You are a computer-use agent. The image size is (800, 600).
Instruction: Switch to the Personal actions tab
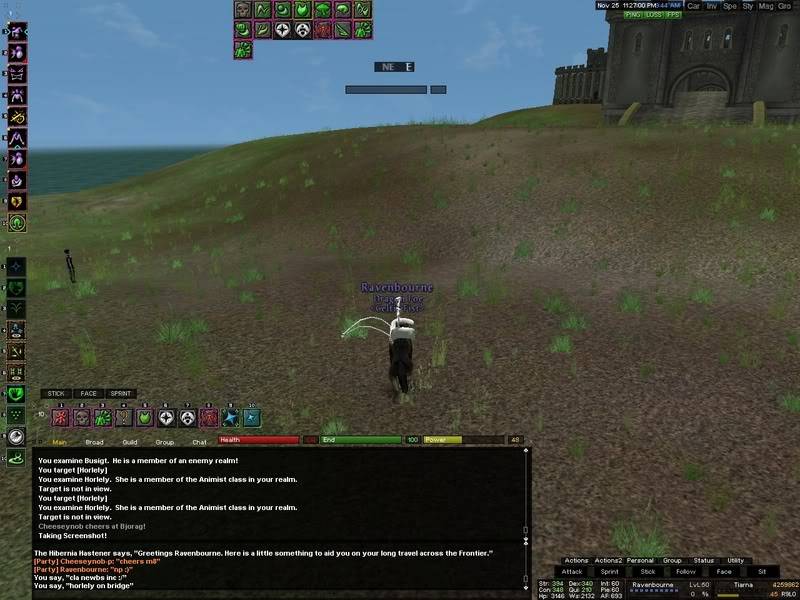coord(642,561)
